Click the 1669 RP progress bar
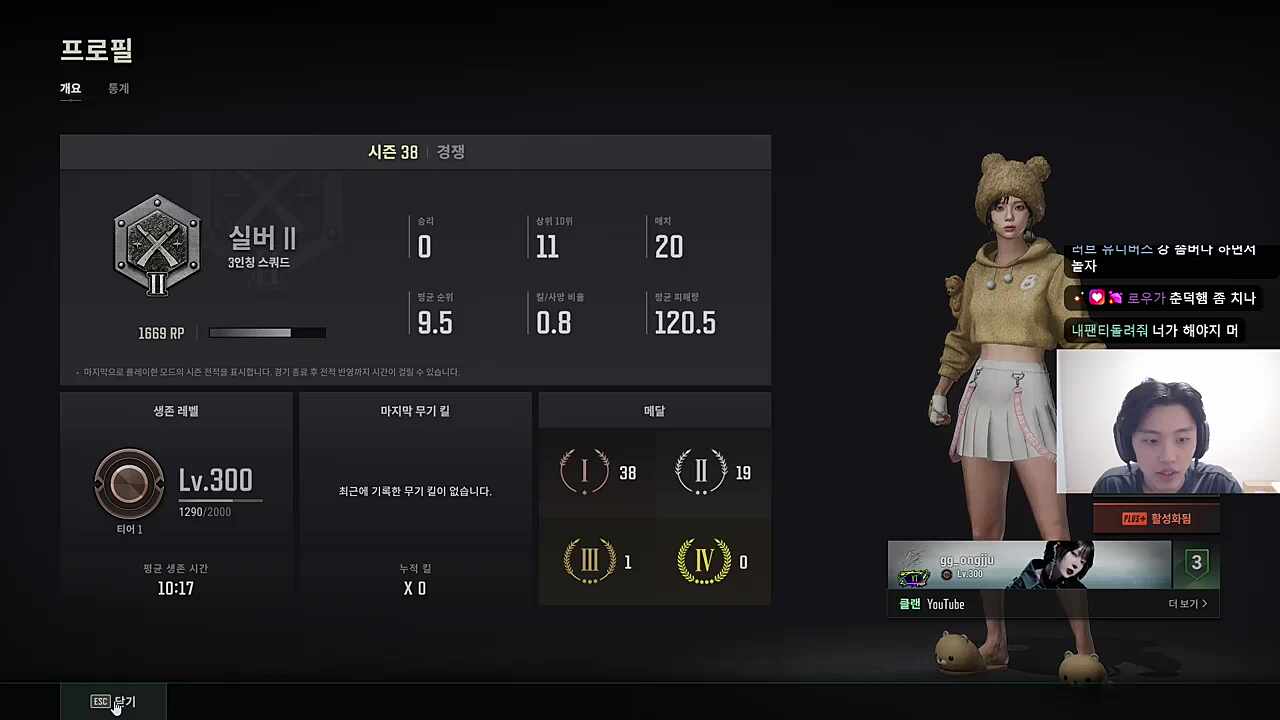The height and width of the screenshot is (720, 1280). [x=266, y=333]
